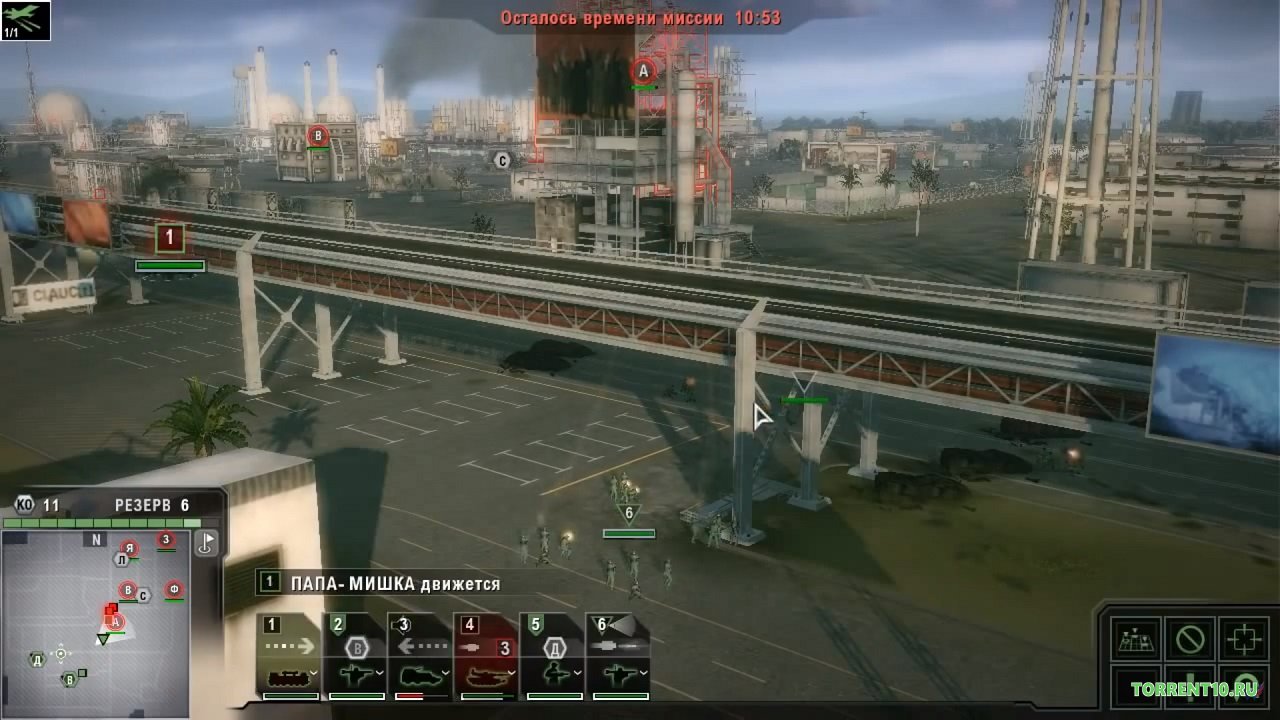Activate the crosshair targeting command

point(1244,639)
